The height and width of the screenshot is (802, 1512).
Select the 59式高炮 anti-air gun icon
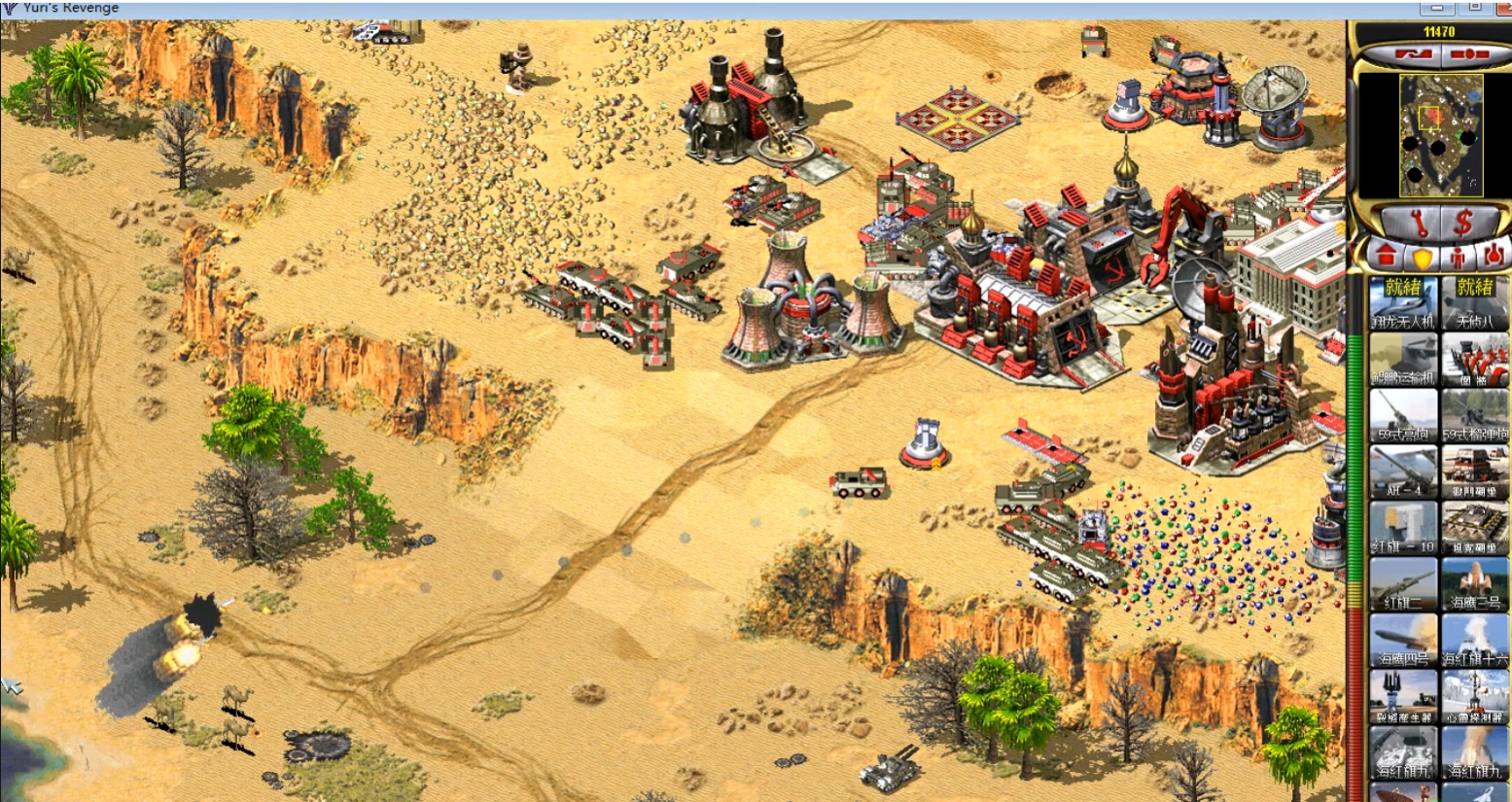[1403, 415]
